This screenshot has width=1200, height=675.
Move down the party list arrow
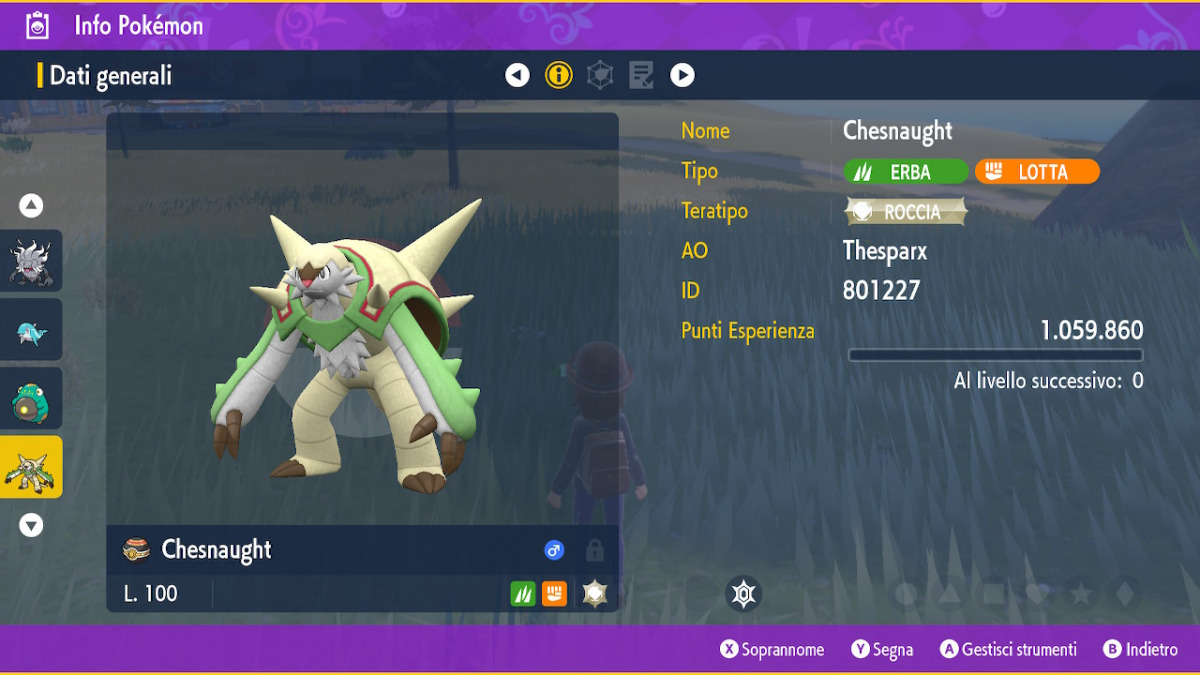tap(31, 525)
